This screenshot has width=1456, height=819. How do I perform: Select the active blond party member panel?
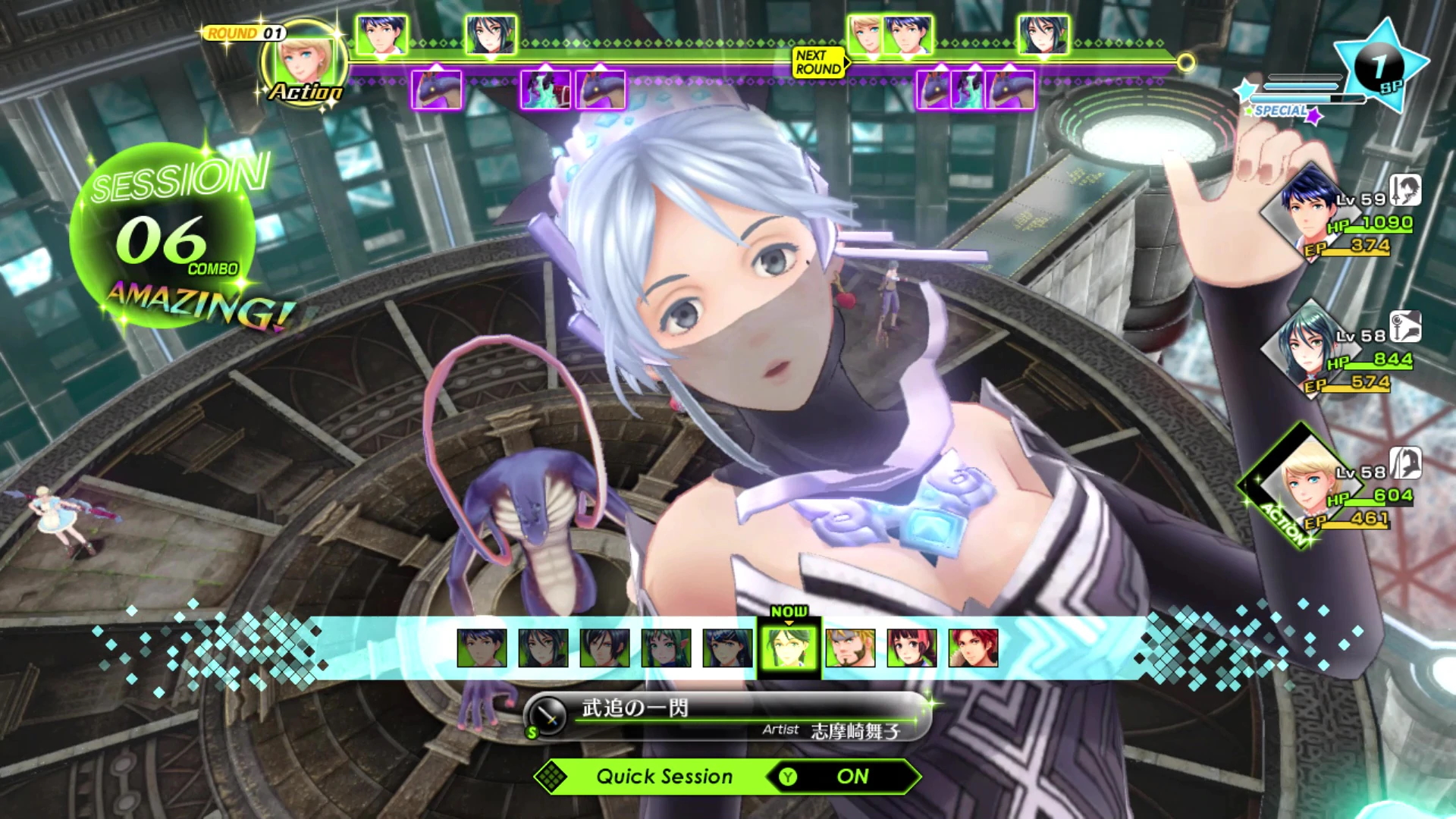1333,494
